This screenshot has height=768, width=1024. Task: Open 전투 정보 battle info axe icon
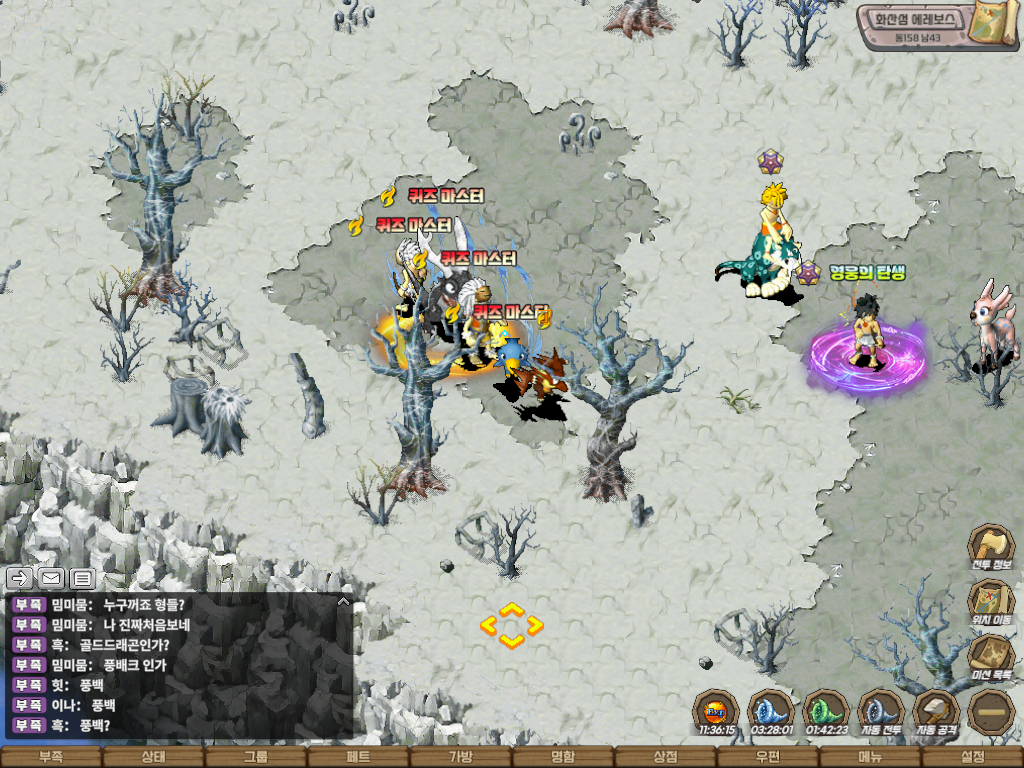991,547
